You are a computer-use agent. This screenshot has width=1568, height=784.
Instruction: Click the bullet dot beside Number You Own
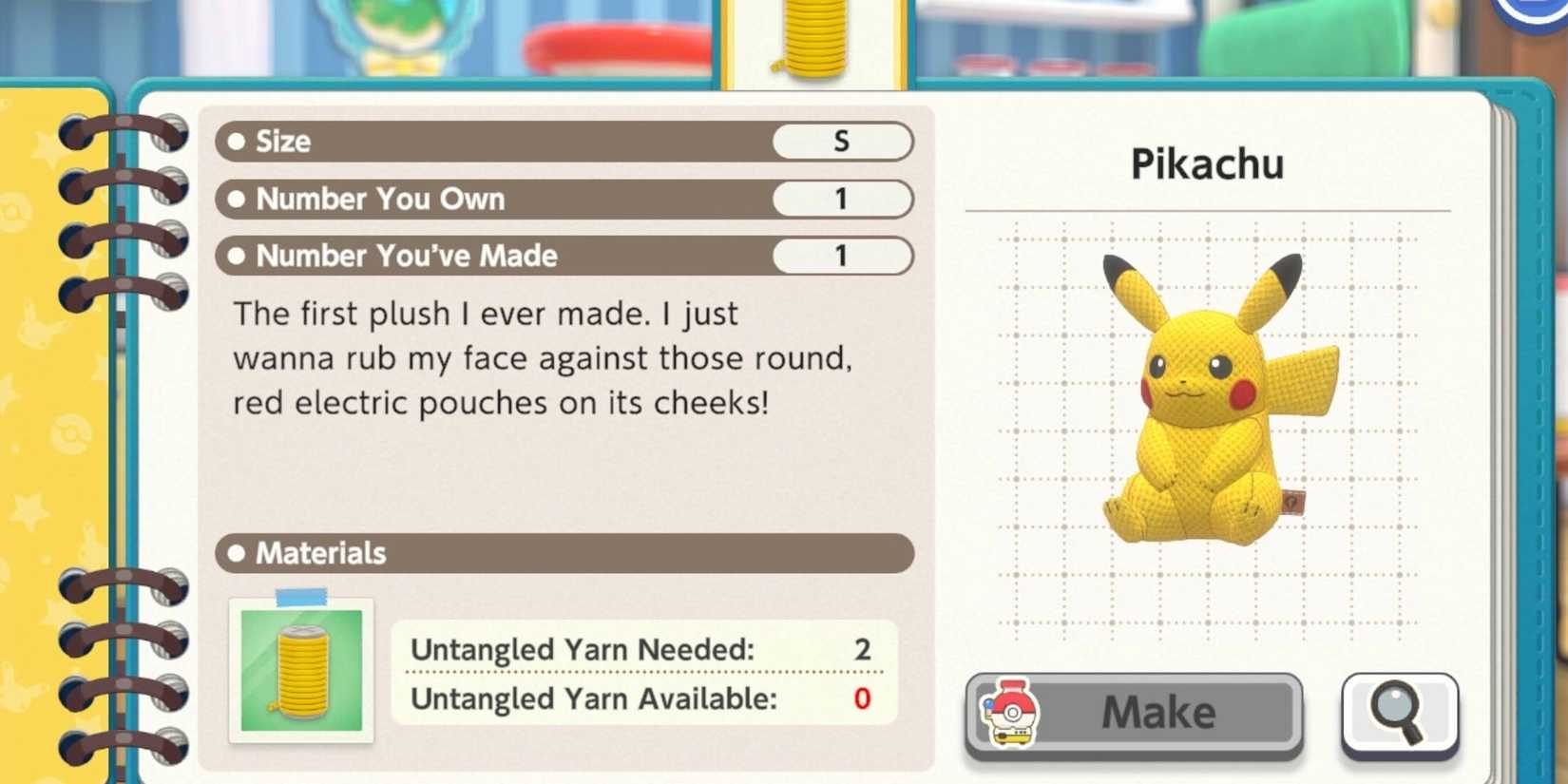[x=238, y=199]
